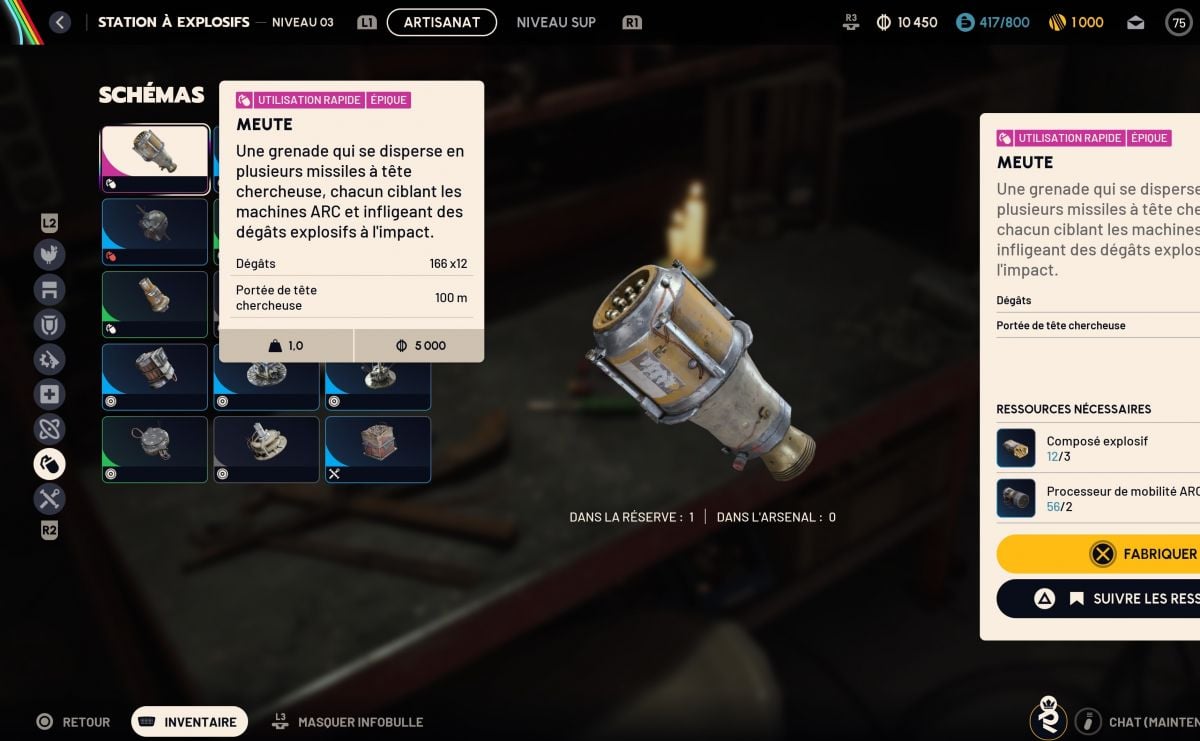Open the chat prompt

click(1140, 722)
